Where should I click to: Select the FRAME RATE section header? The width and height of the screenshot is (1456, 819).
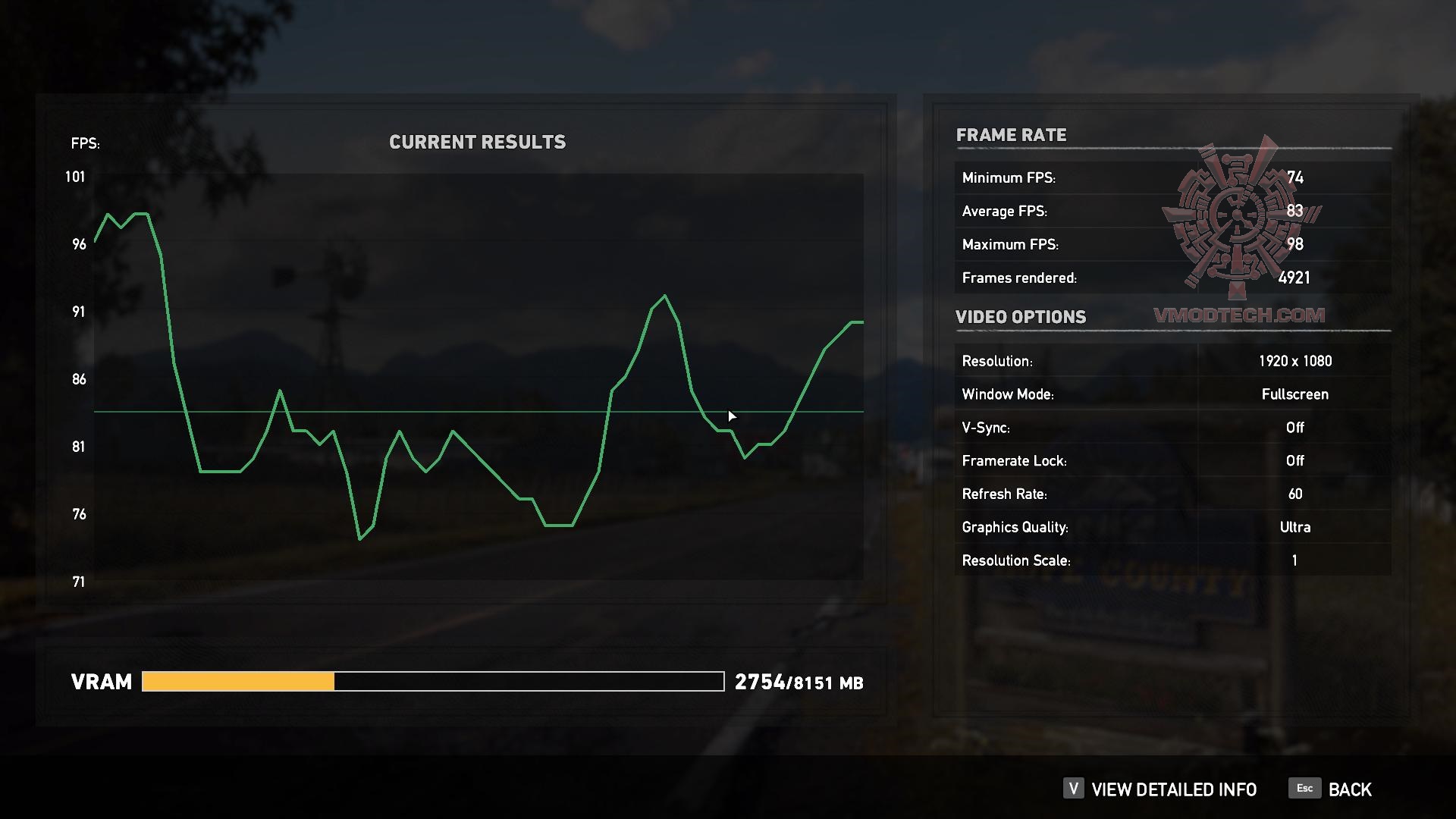click(1012, 135)
